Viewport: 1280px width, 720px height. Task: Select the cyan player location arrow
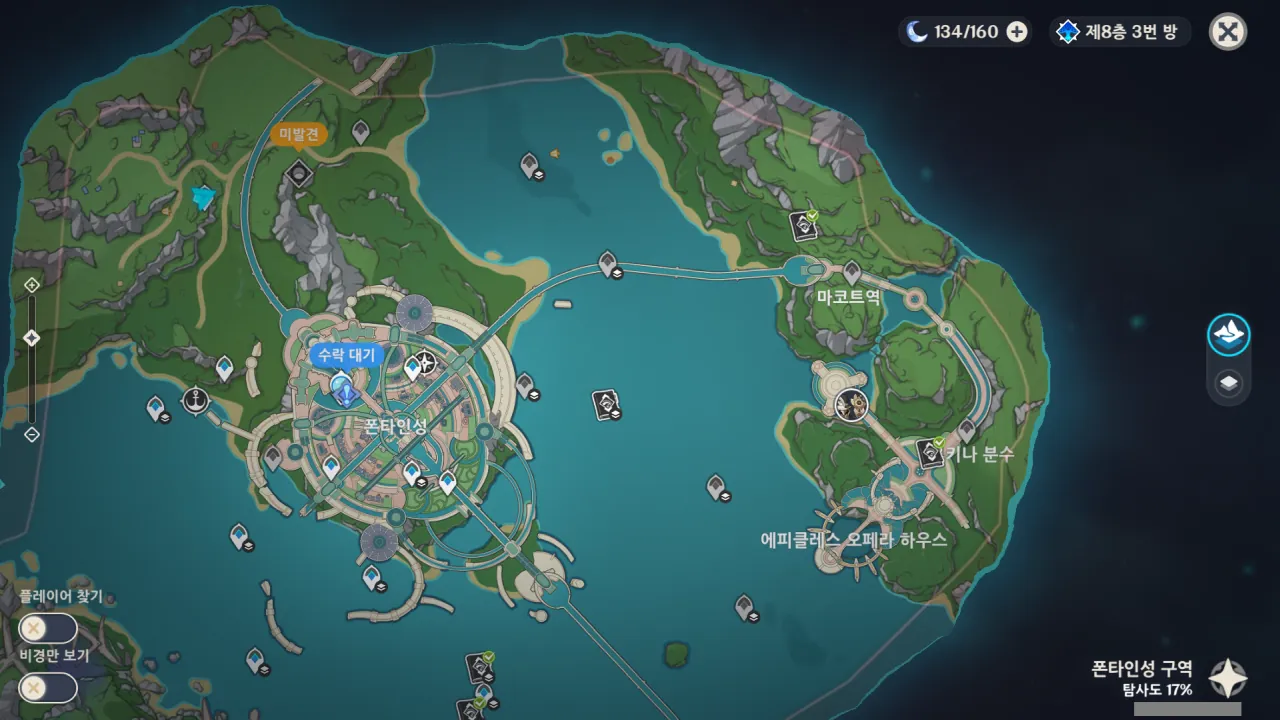[x=204, y=198]
